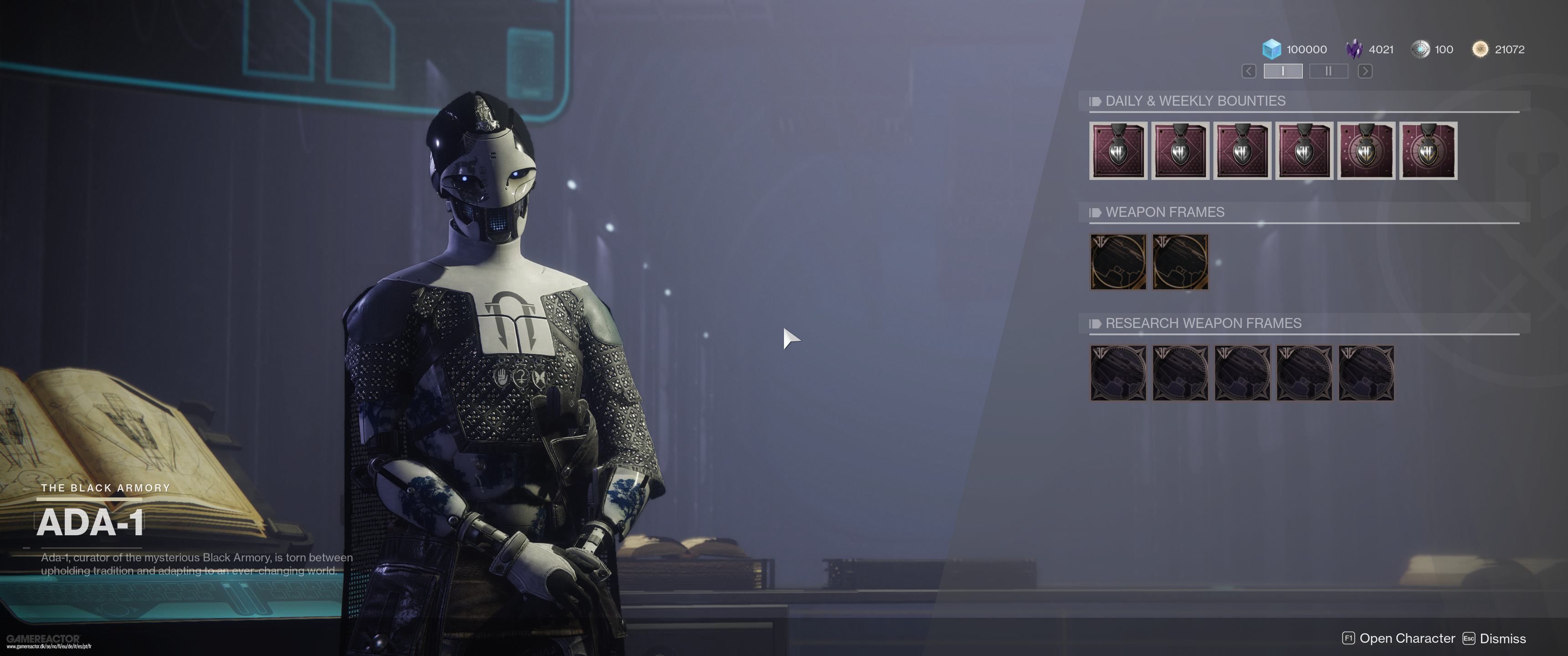Click the Glimmer currency cube icon
This screenshot has height=656, width=1568.
click(1273, 49)
